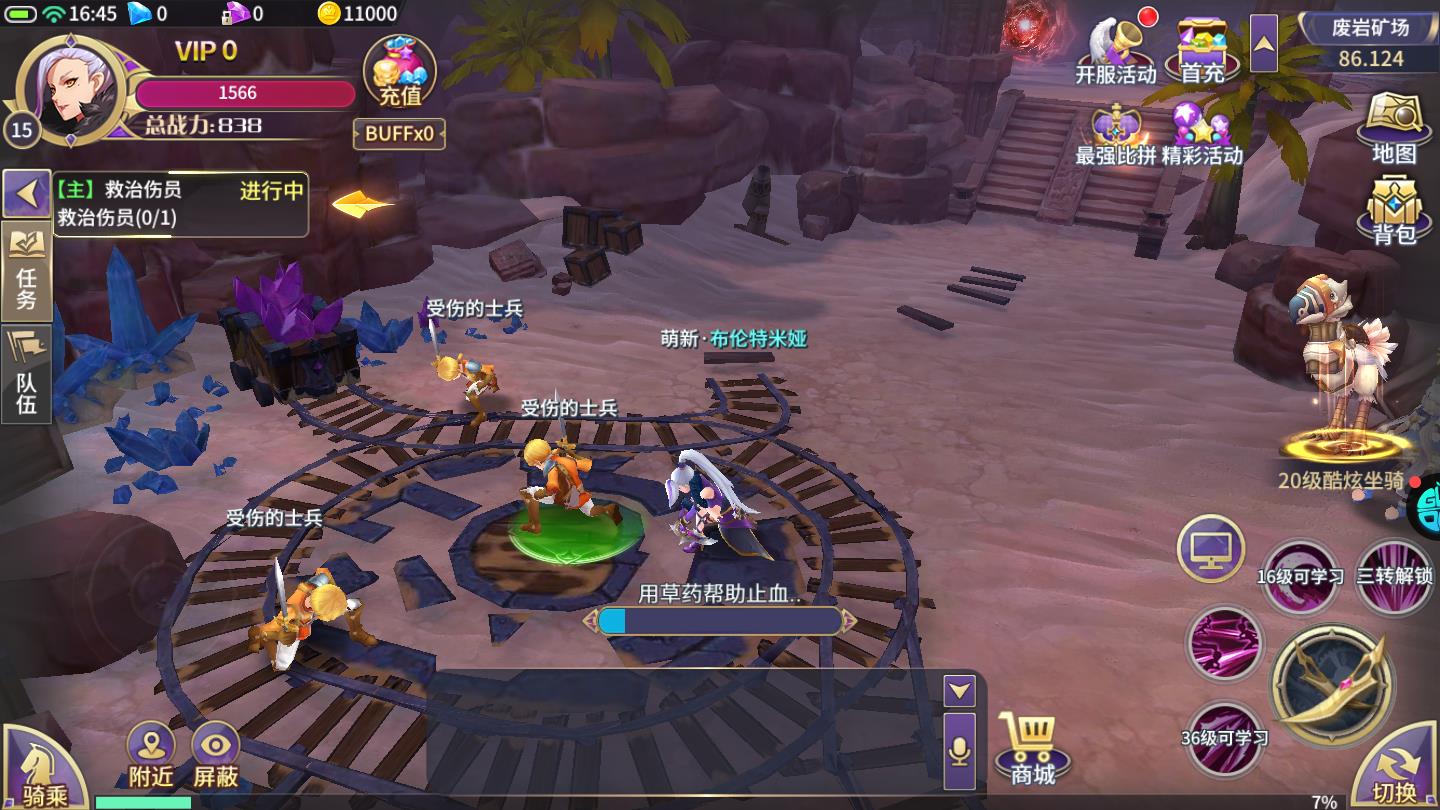The height and width of the screenshot is (810, 1440).
Task: Open the 任务 quest tab
Action: (26, 271)
